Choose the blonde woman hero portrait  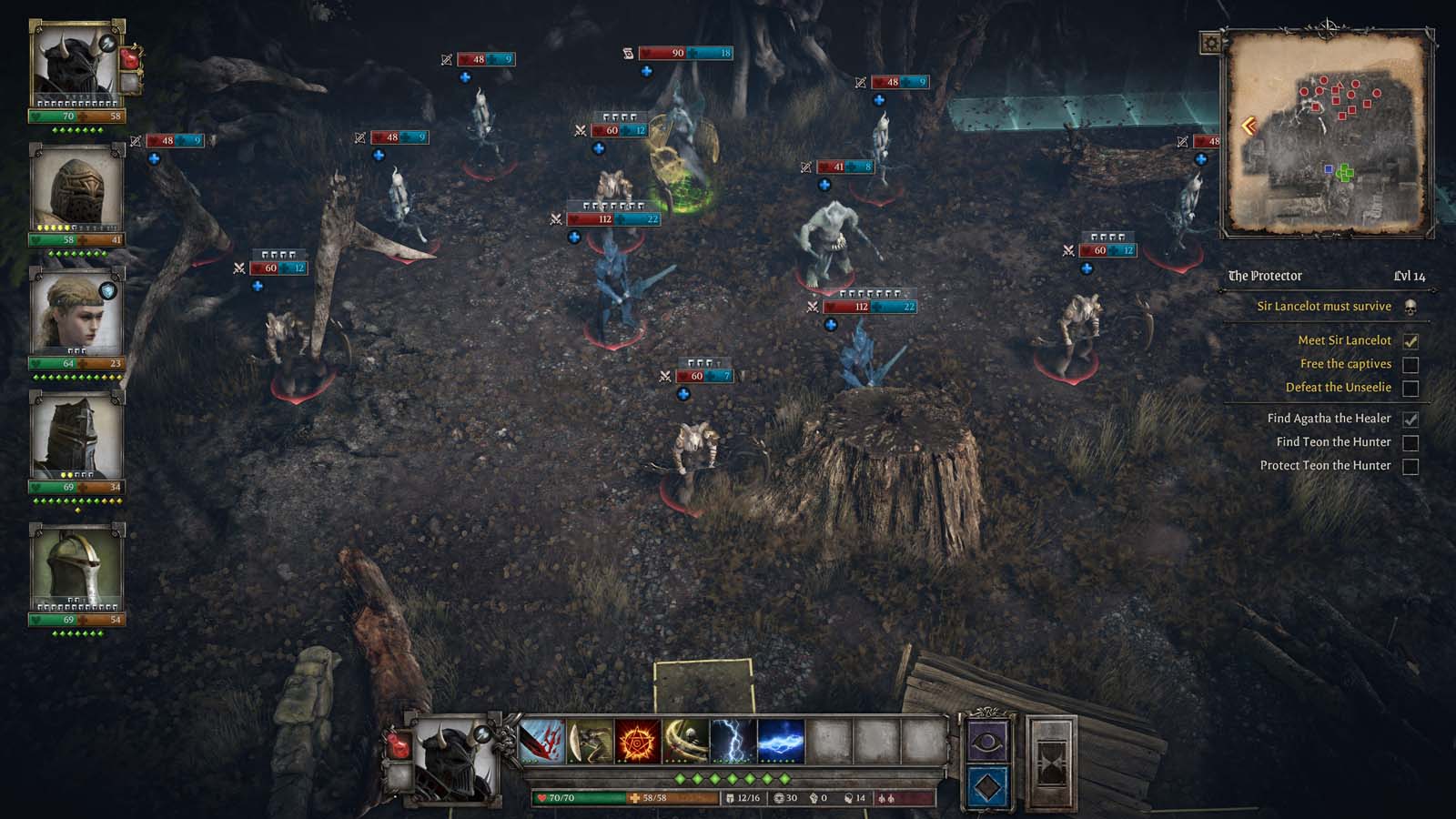tap(76, 313)
